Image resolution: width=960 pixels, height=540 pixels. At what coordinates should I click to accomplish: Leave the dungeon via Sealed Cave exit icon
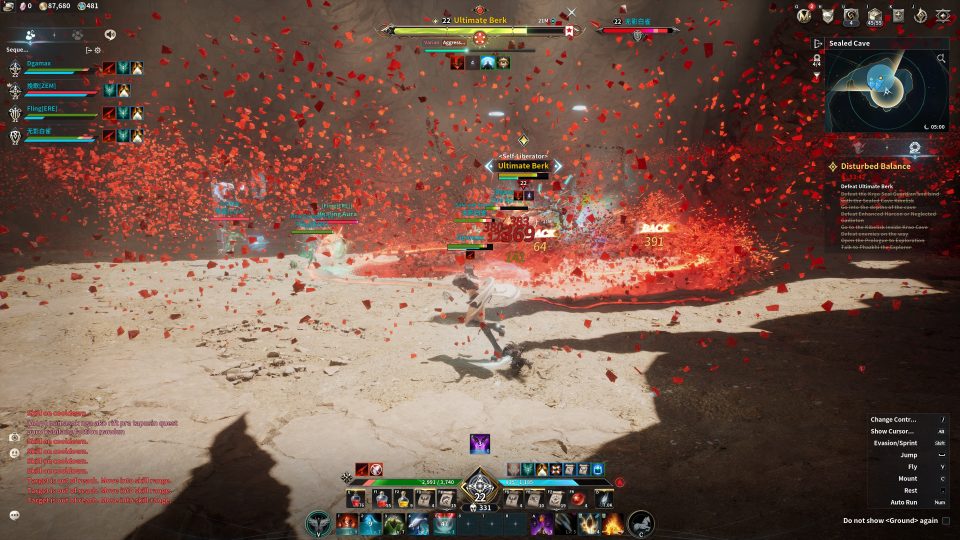(817, 44)
